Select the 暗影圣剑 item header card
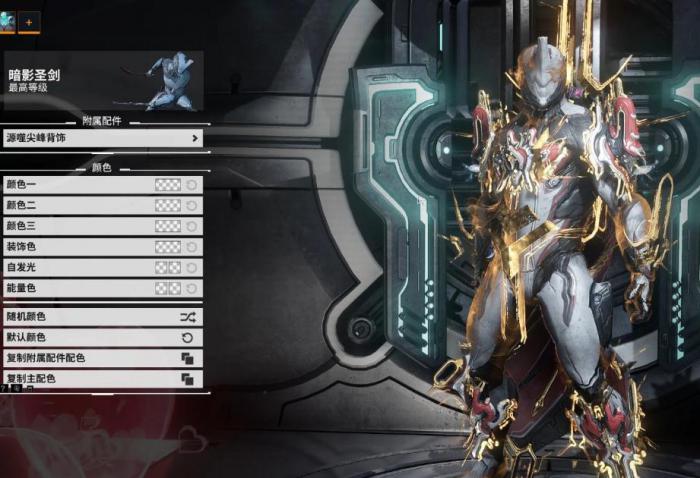The height and width of the screenshot is (478, 700). point(102,81)
